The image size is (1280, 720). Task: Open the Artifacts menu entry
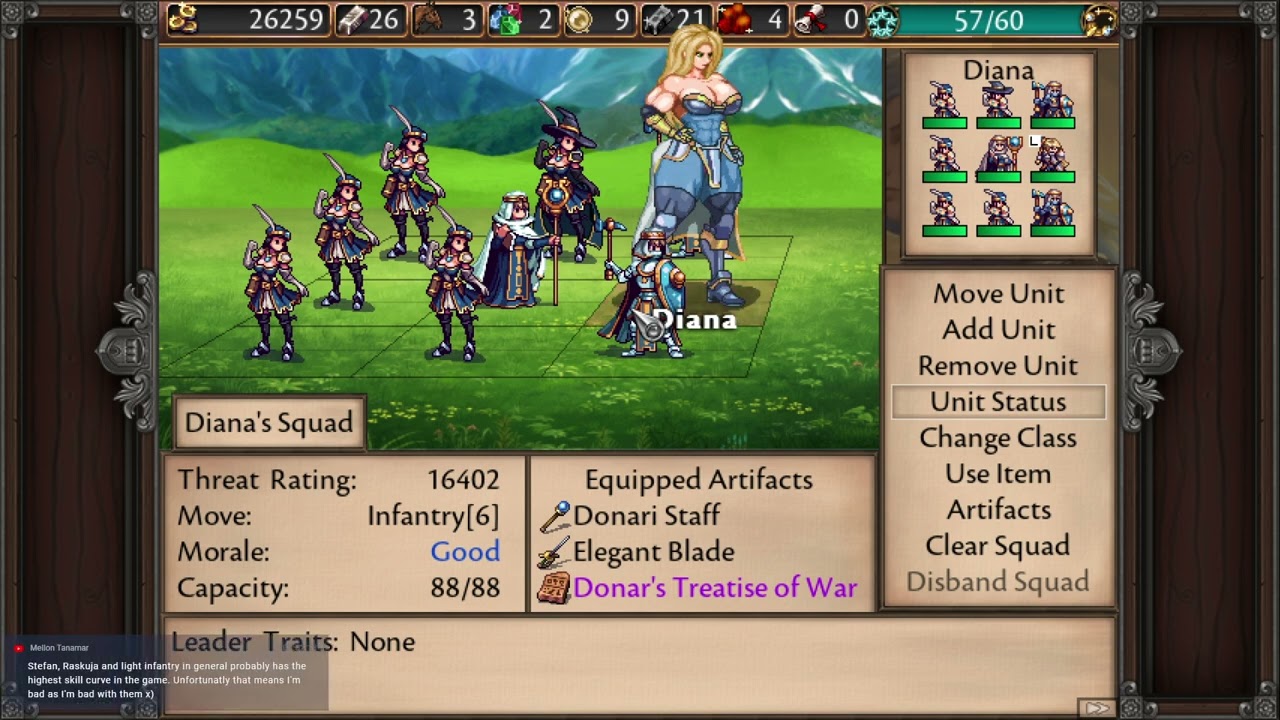(x=998, y=510)
